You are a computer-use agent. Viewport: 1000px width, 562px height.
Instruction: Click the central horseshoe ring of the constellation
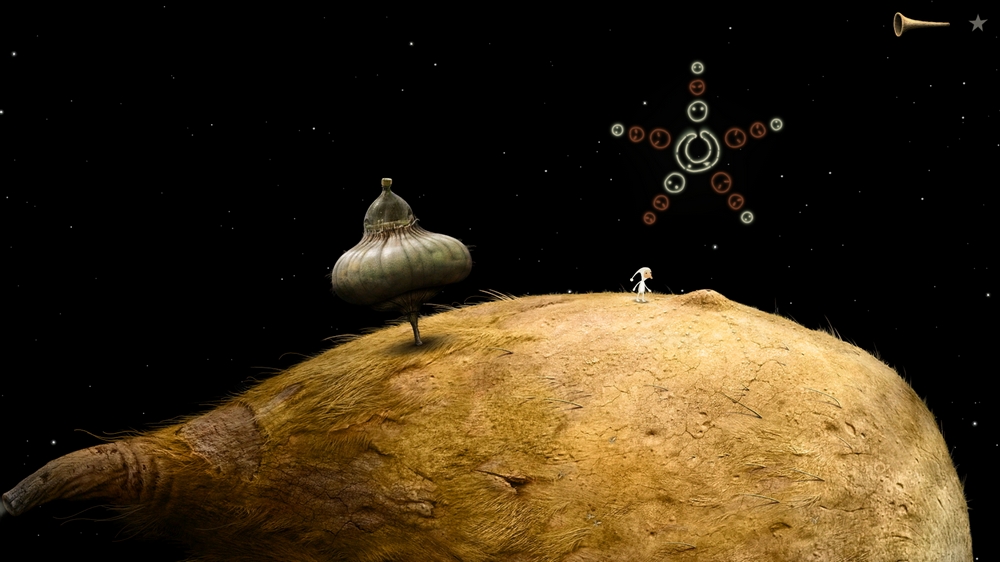coord(697,150)
